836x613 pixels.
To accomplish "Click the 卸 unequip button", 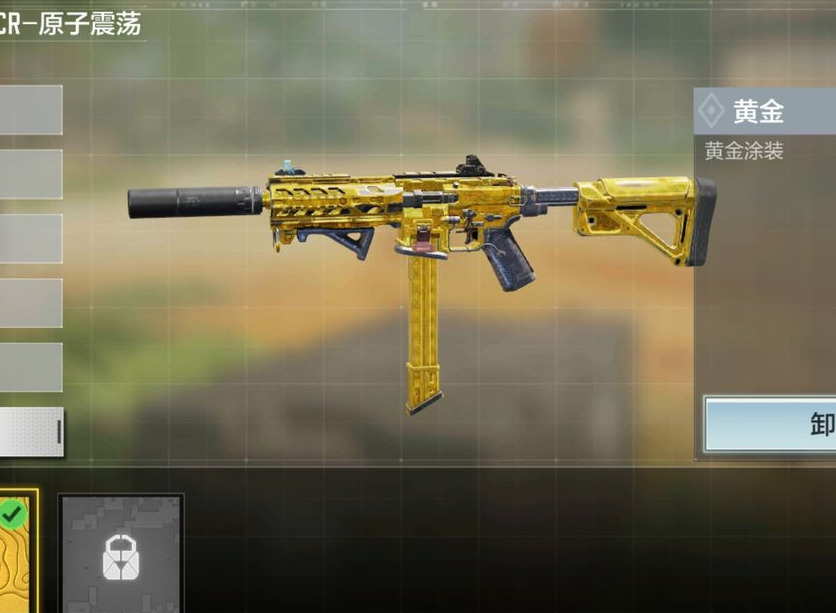I will (771, 425).
